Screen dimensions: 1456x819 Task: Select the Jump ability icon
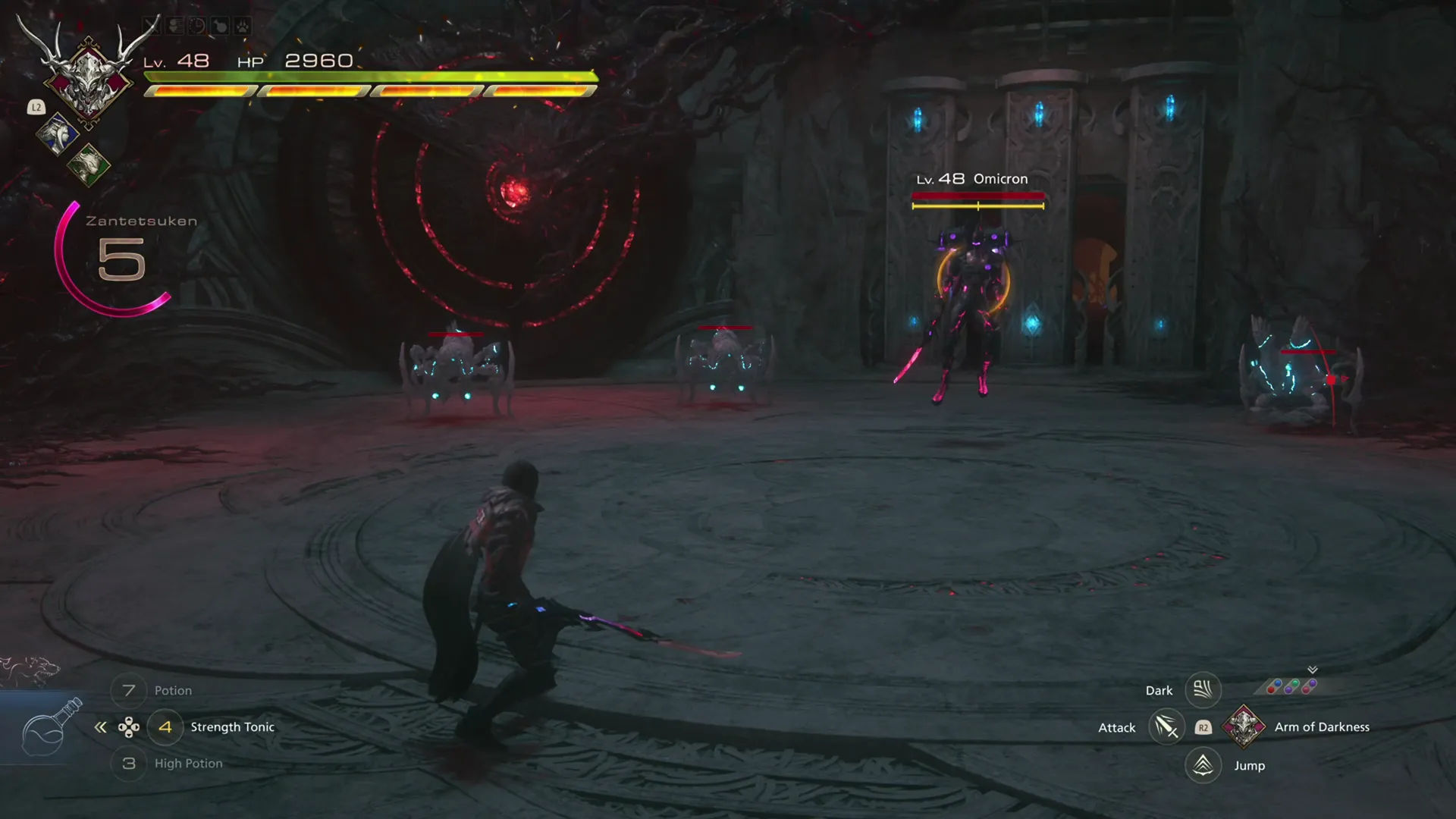click(x=1203, y=765)
